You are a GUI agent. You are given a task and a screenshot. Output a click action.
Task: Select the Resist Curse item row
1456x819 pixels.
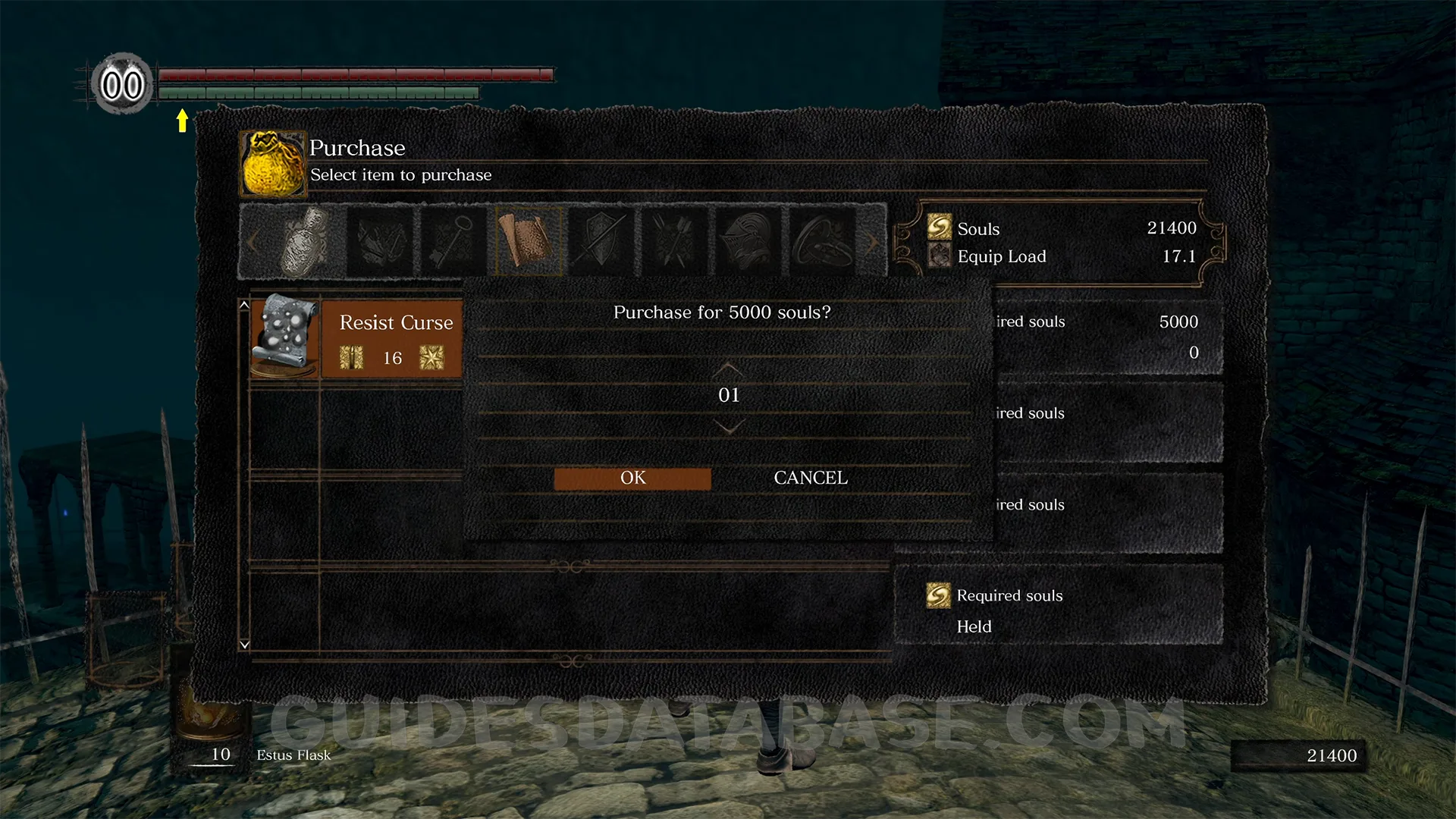(356, 339)
